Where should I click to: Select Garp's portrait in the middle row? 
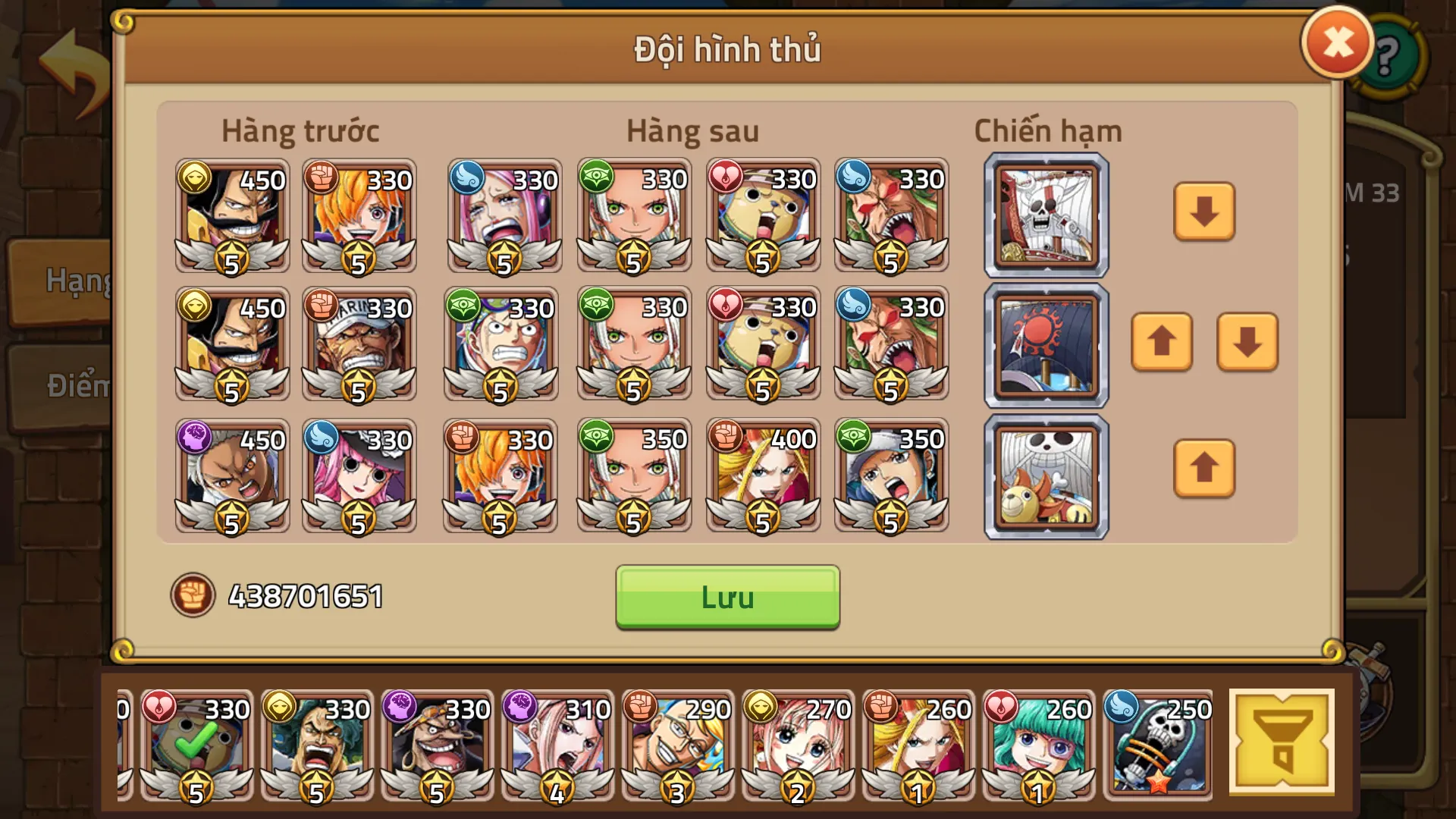pos(358,345)
